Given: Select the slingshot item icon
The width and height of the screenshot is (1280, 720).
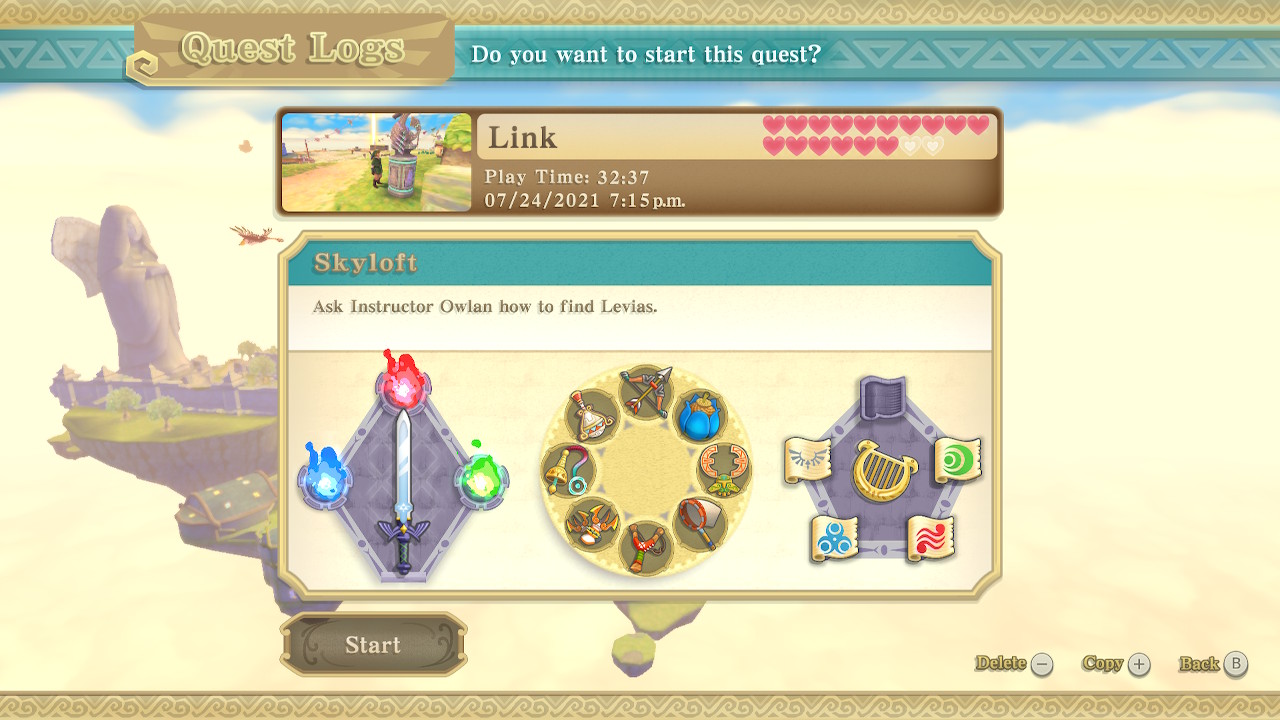Looking at the screenshot, I should (646, 546).
